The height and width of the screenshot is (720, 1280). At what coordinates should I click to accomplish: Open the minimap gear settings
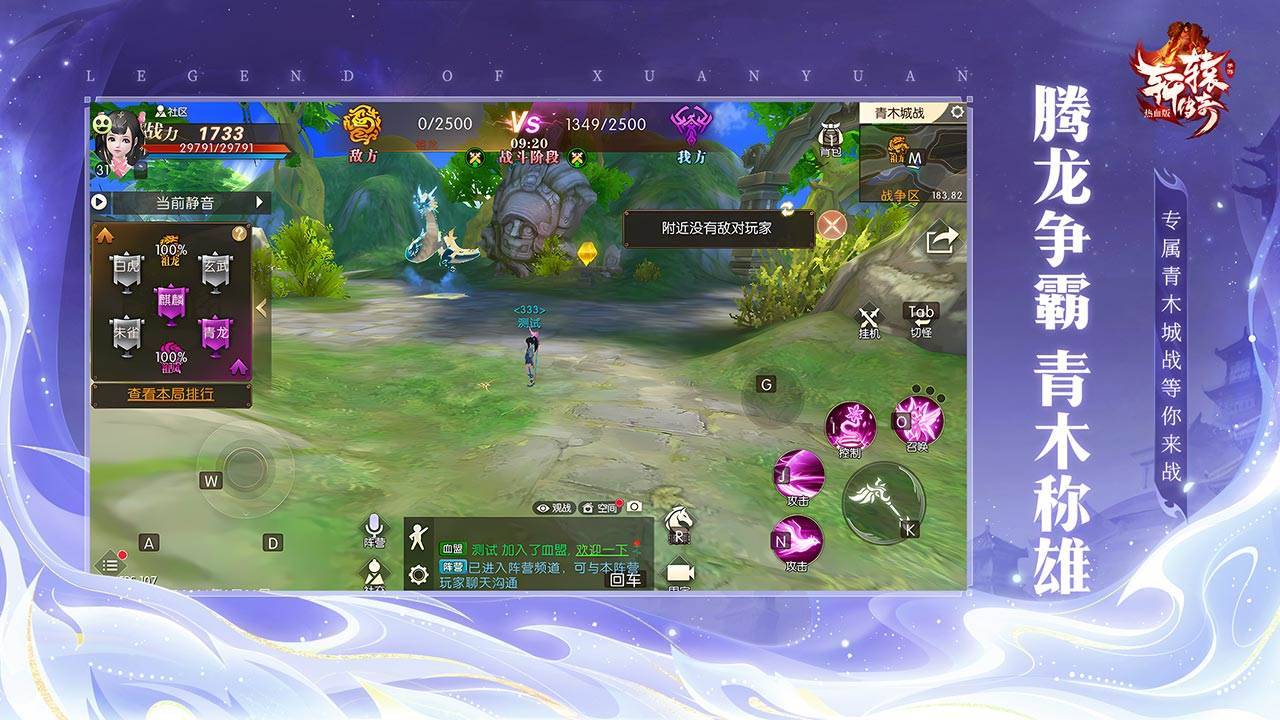[x=957, y=112]
